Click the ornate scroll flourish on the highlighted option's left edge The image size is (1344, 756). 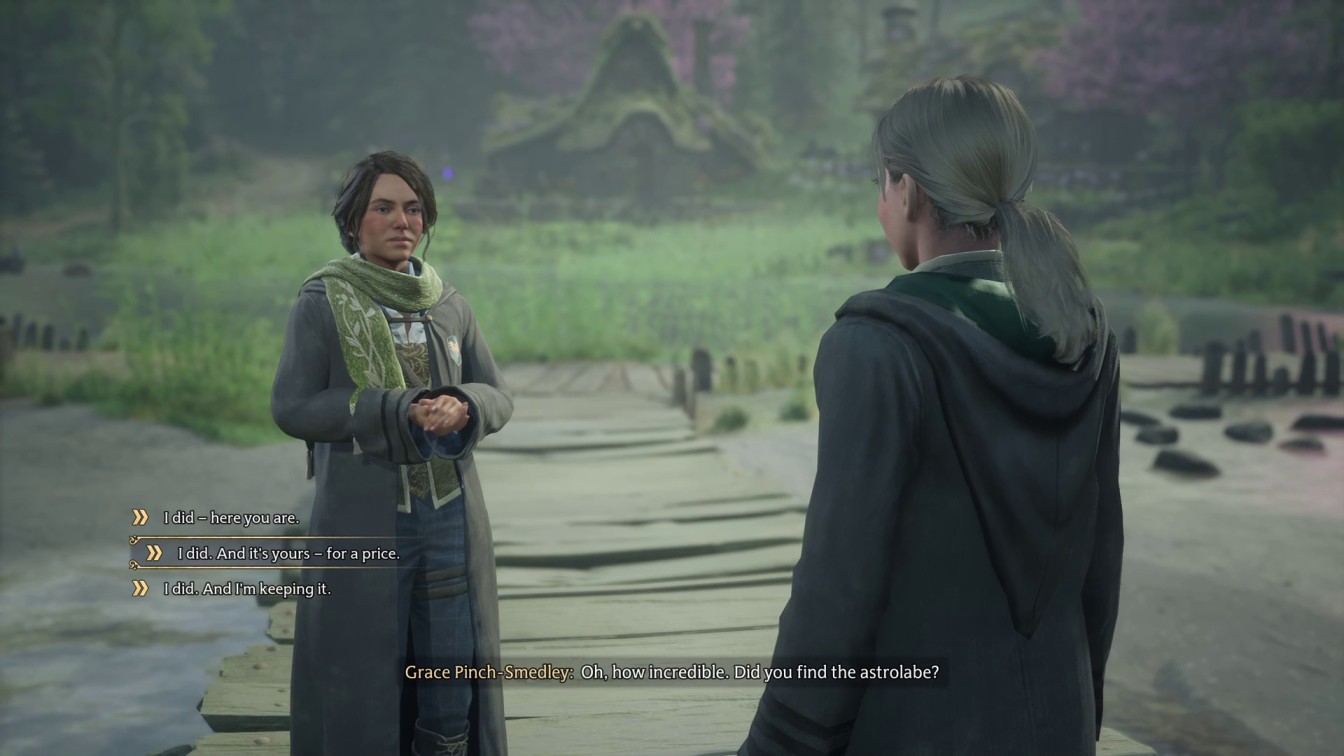point(133,539)
